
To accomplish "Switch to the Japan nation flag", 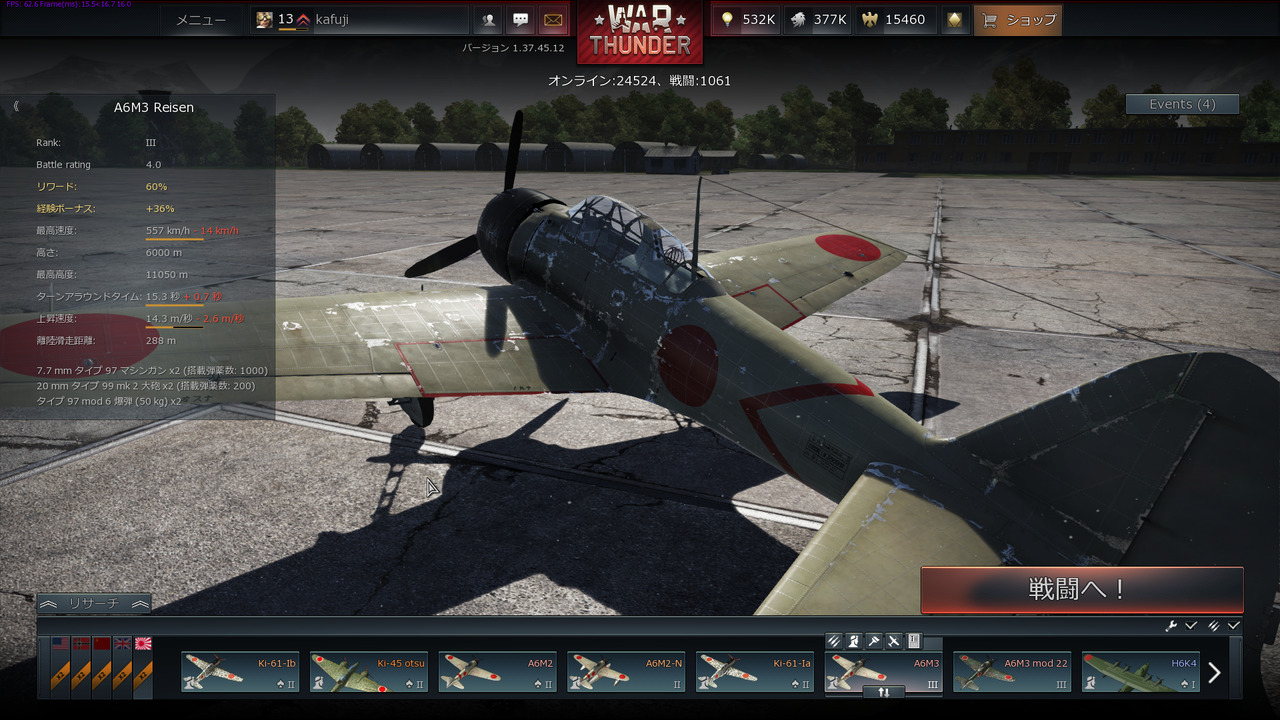I will click(143, 644).
